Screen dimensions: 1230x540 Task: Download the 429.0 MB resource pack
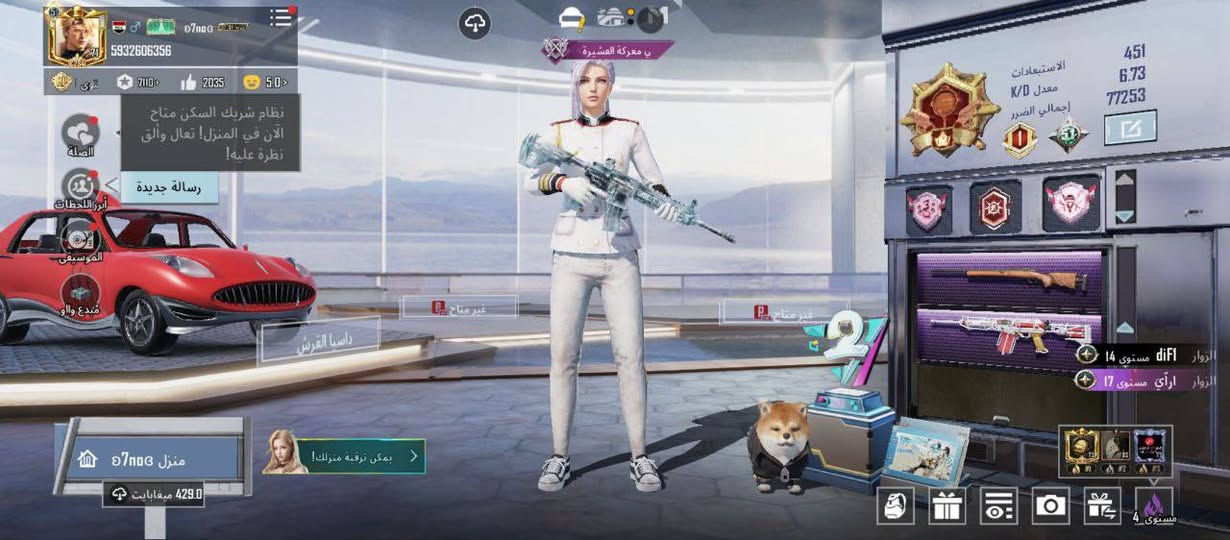point(153,494)
